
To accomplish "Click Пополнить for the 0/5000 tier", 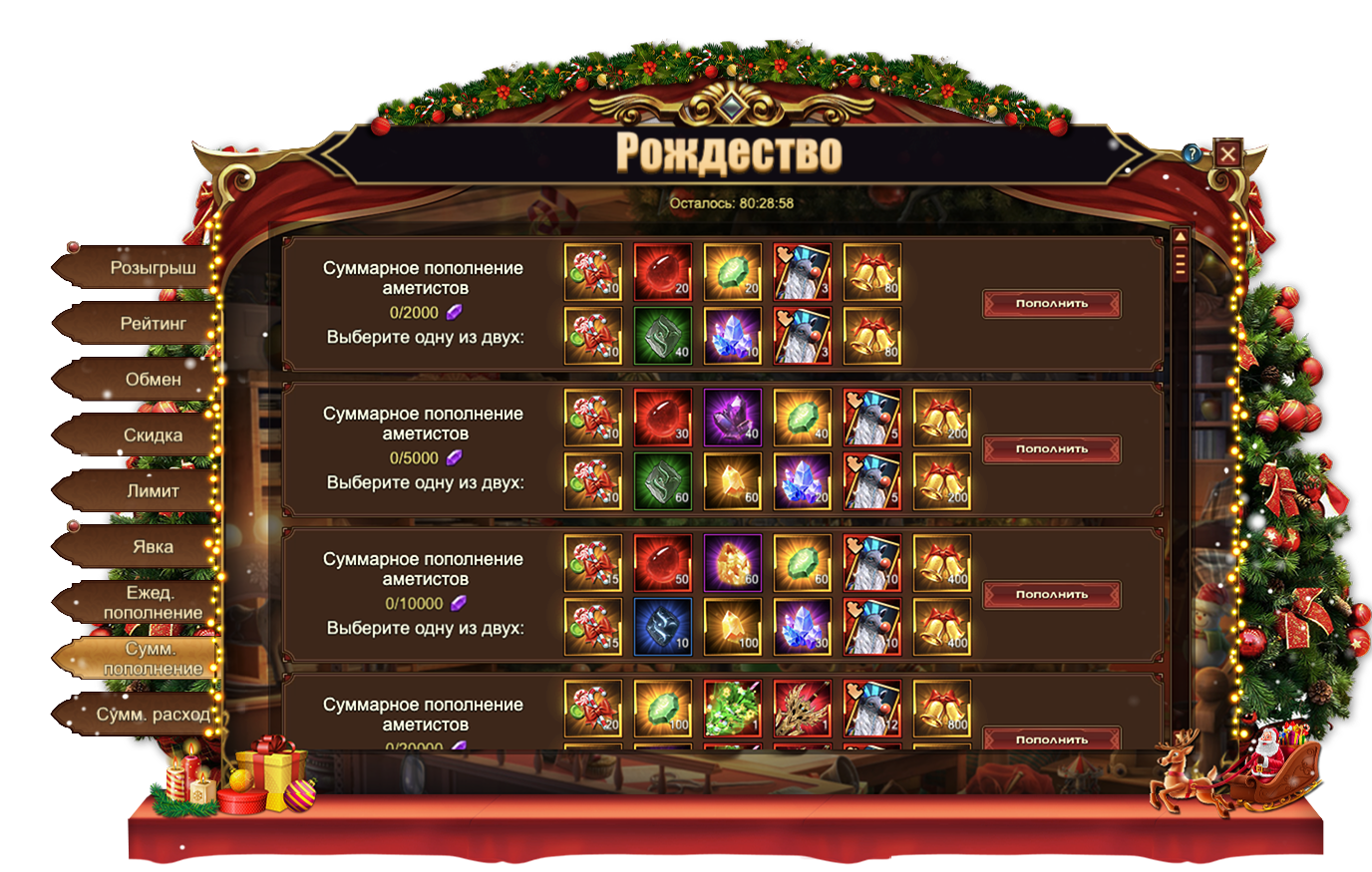I will (1051, 449).
